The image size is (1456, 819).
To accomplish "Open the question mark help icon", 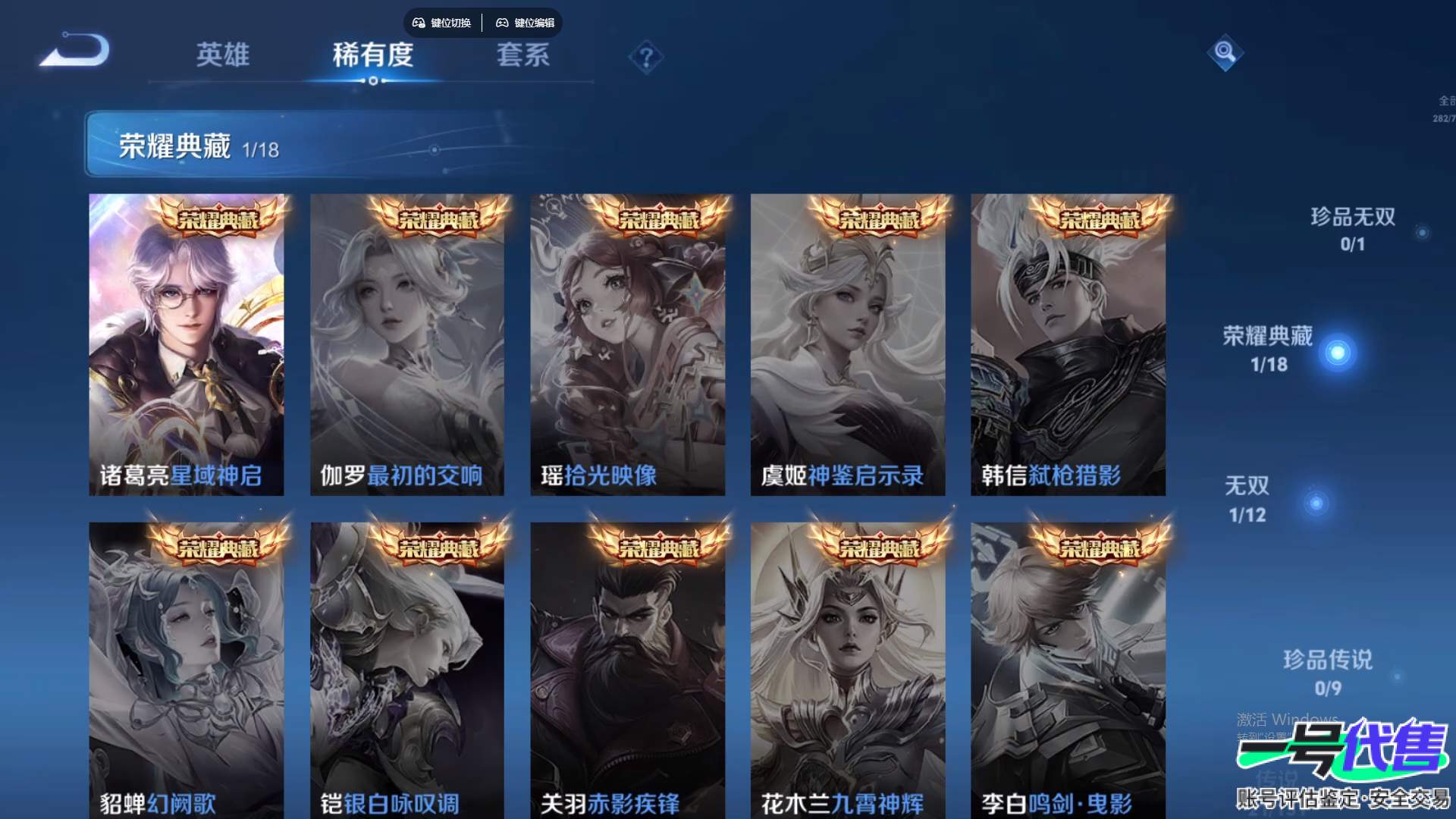I will click(646, 58).
